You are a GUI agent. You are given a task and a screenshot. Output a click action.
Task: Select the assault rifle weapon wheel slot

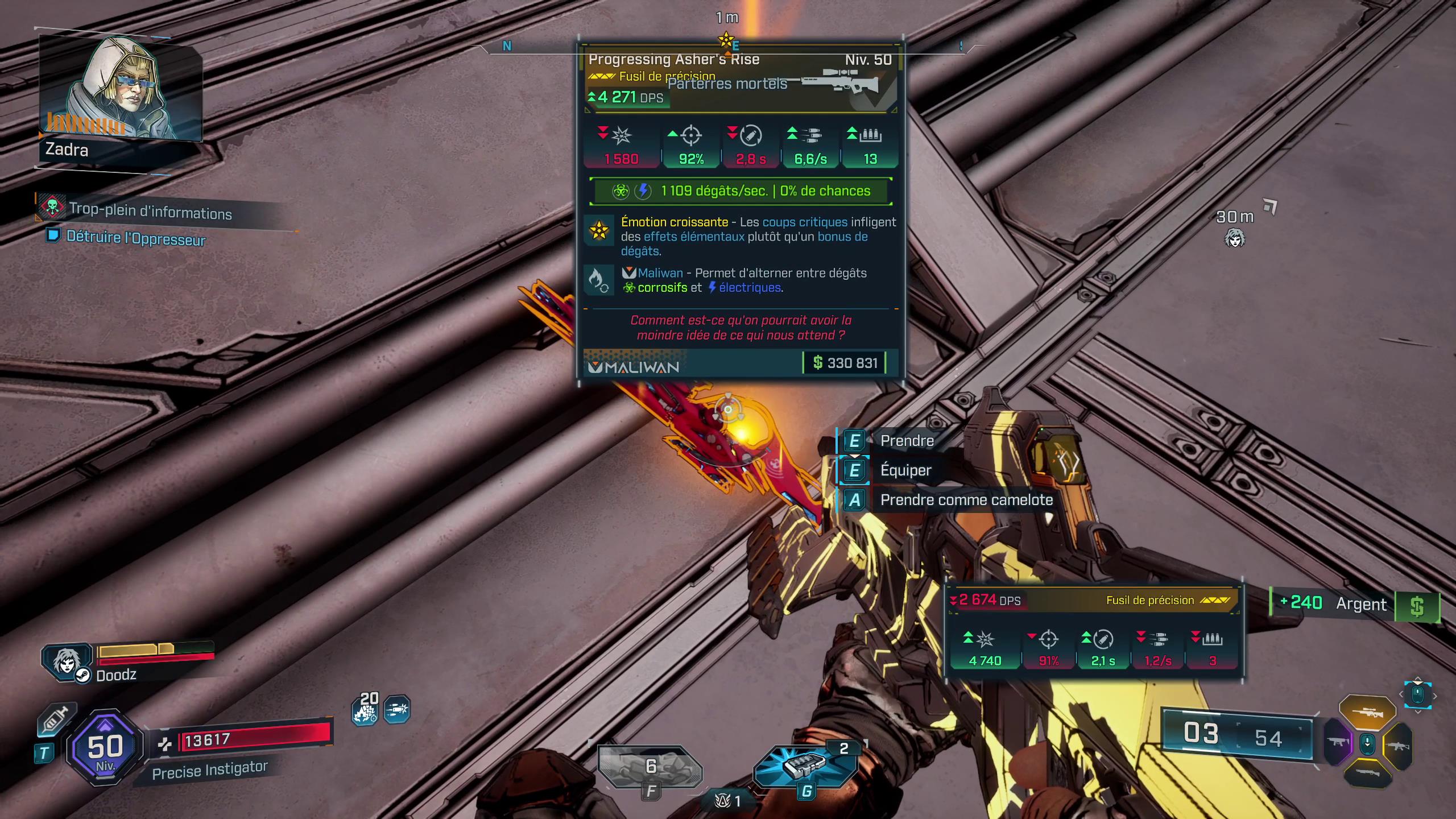tap(1397, 745)
